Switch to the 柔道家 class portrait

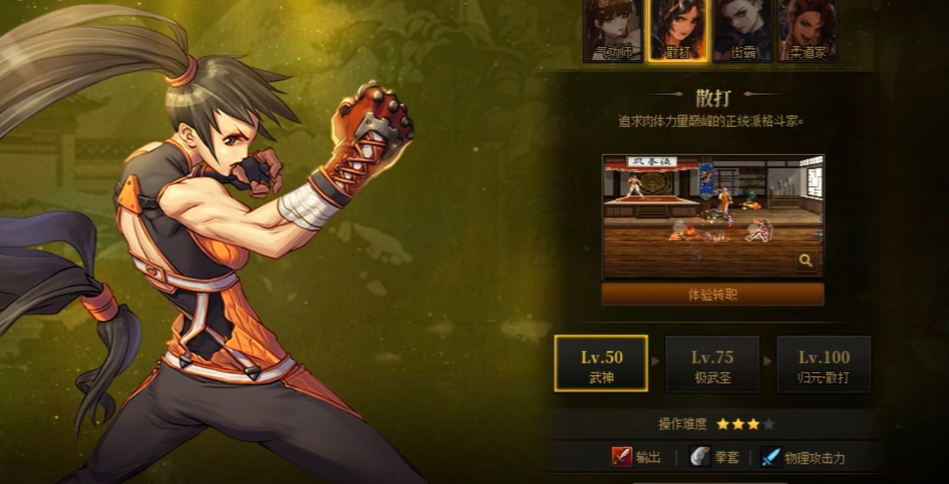808,30
